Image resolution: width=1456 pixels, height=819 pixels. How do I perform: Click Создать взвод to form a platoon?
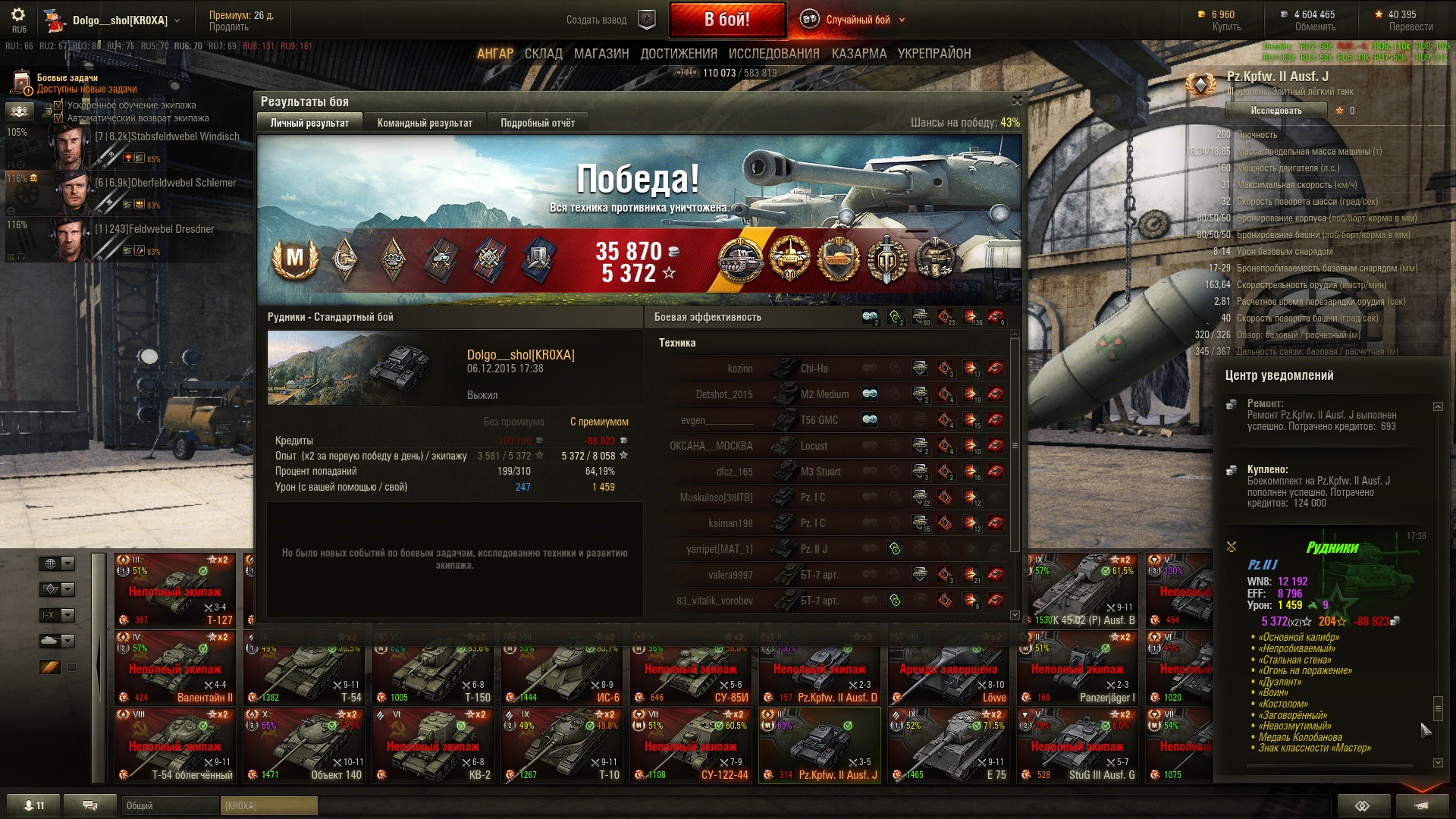click(x=596, y=20)
